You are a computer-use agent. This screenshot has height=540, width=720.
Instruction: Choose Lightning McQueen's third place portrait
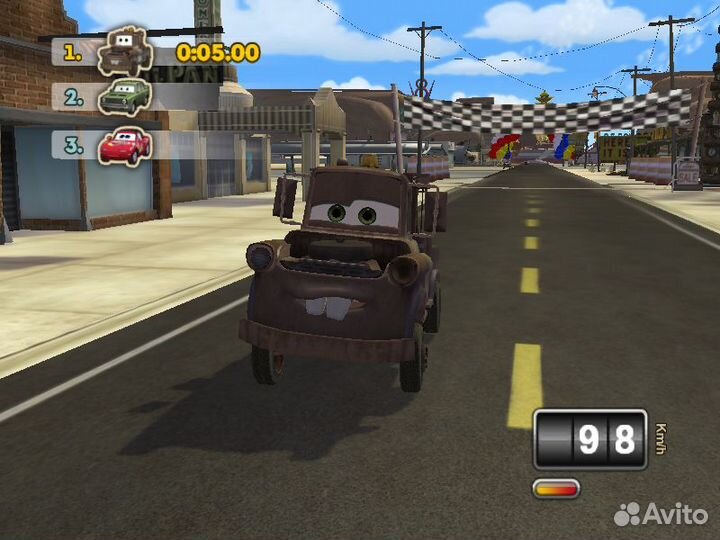point(124,145)
